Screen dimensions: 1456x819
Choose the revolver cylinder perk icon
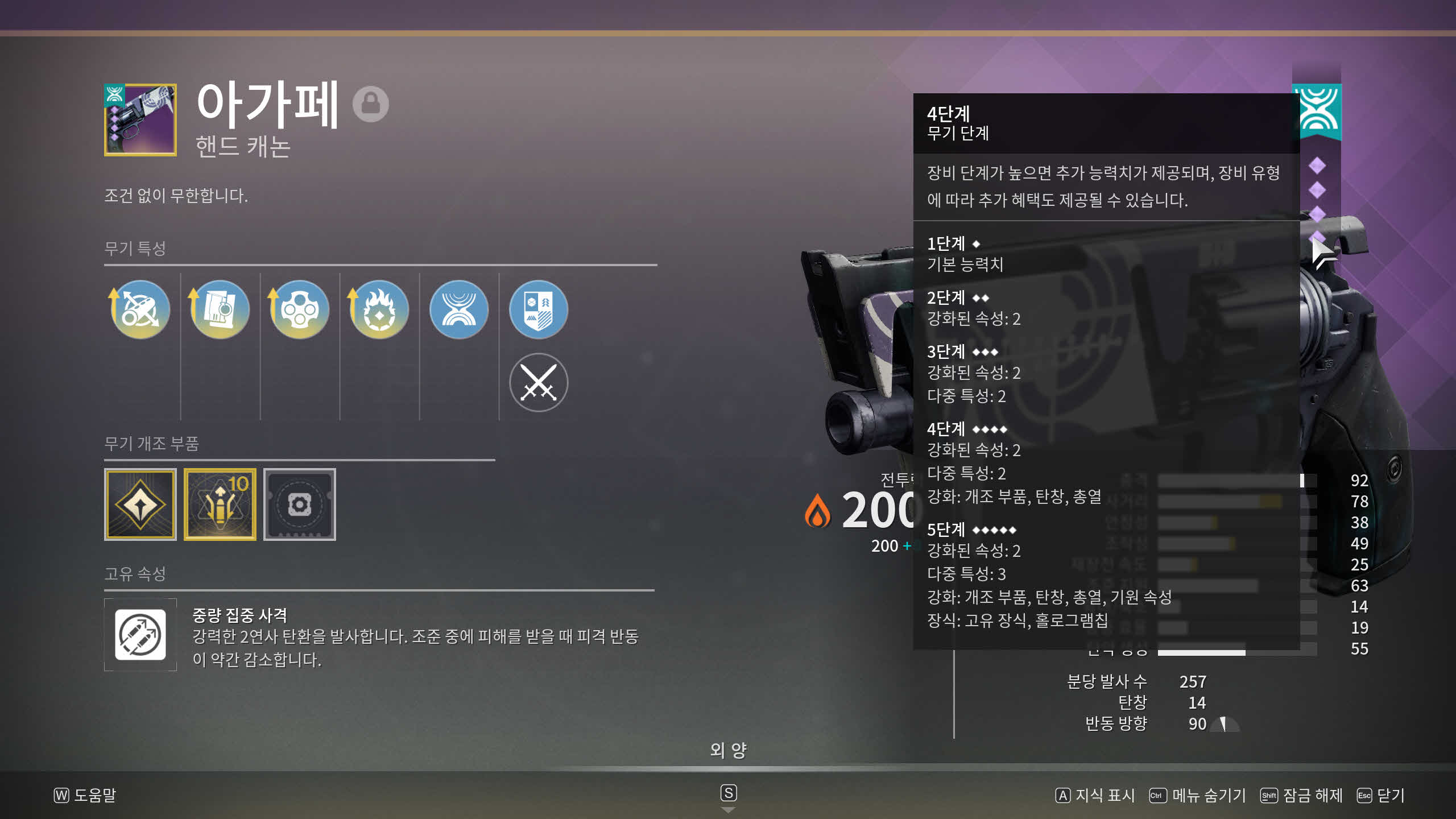click(300, 309)
